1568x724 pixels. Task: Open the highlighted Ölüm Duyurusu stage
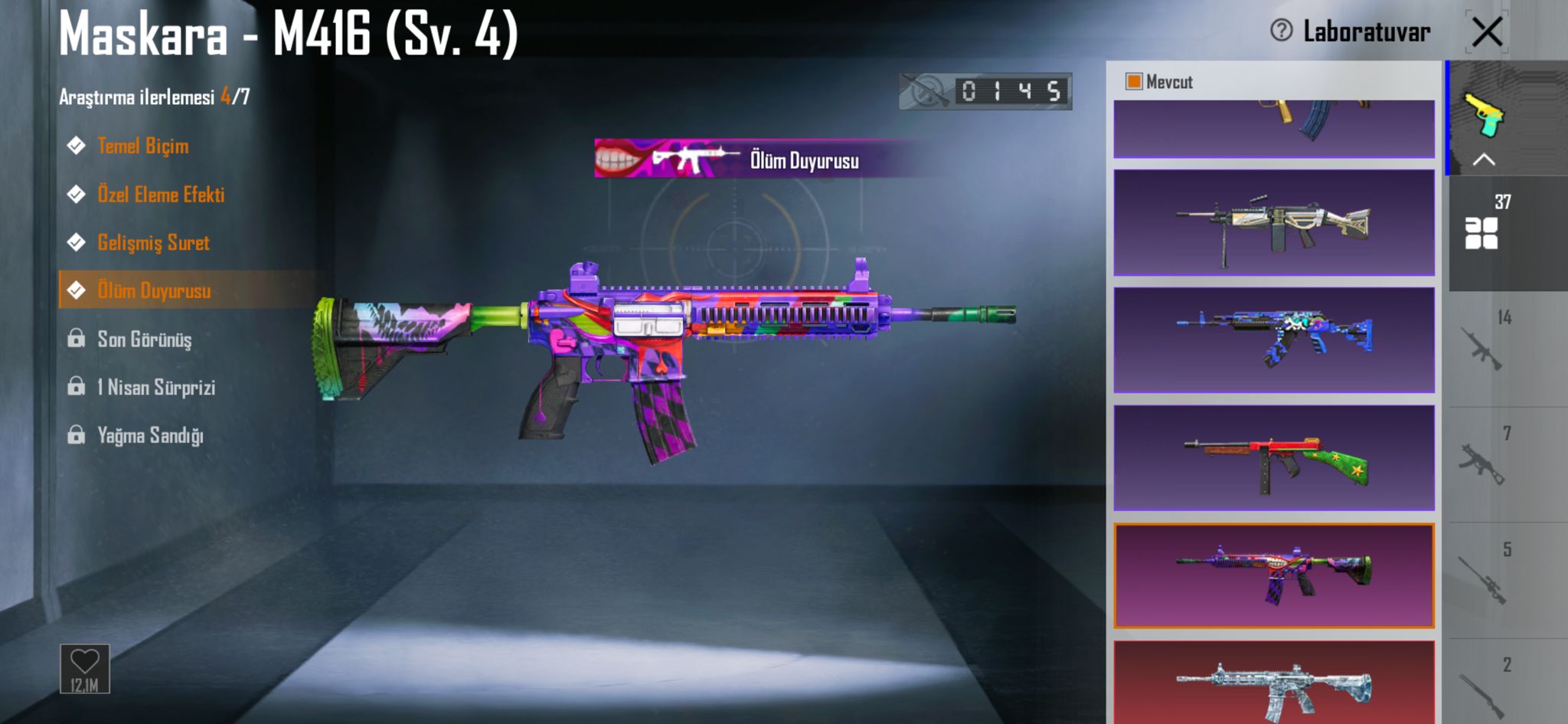tap(154, 290)
